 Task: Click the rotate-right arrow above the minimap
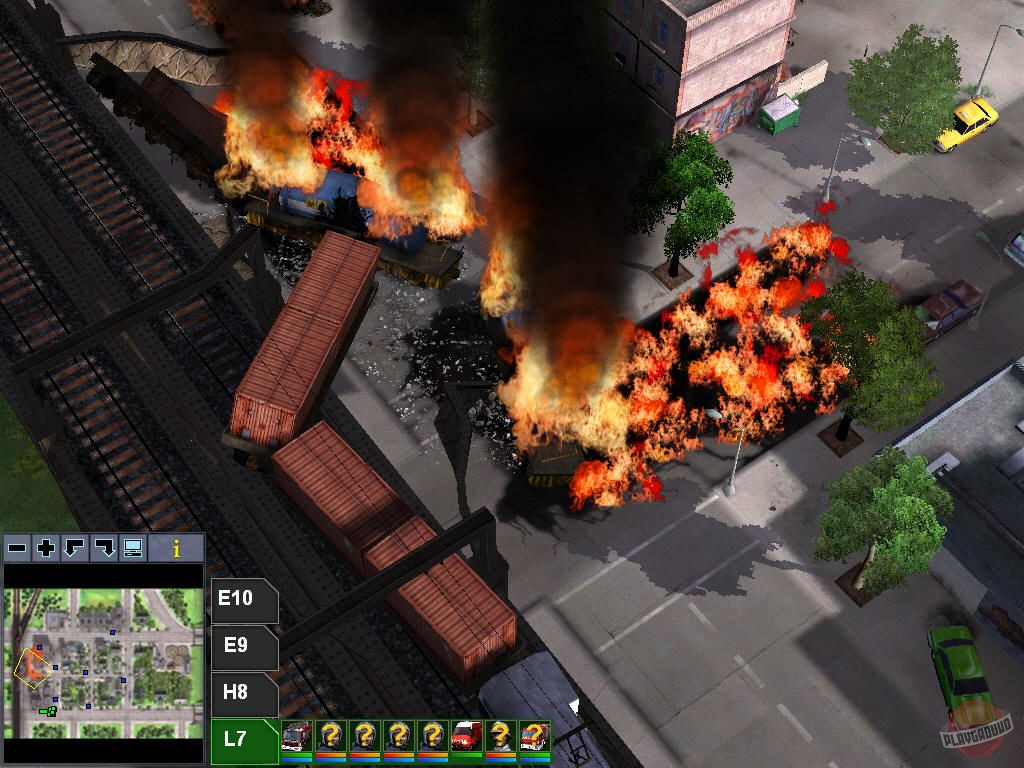103,548
